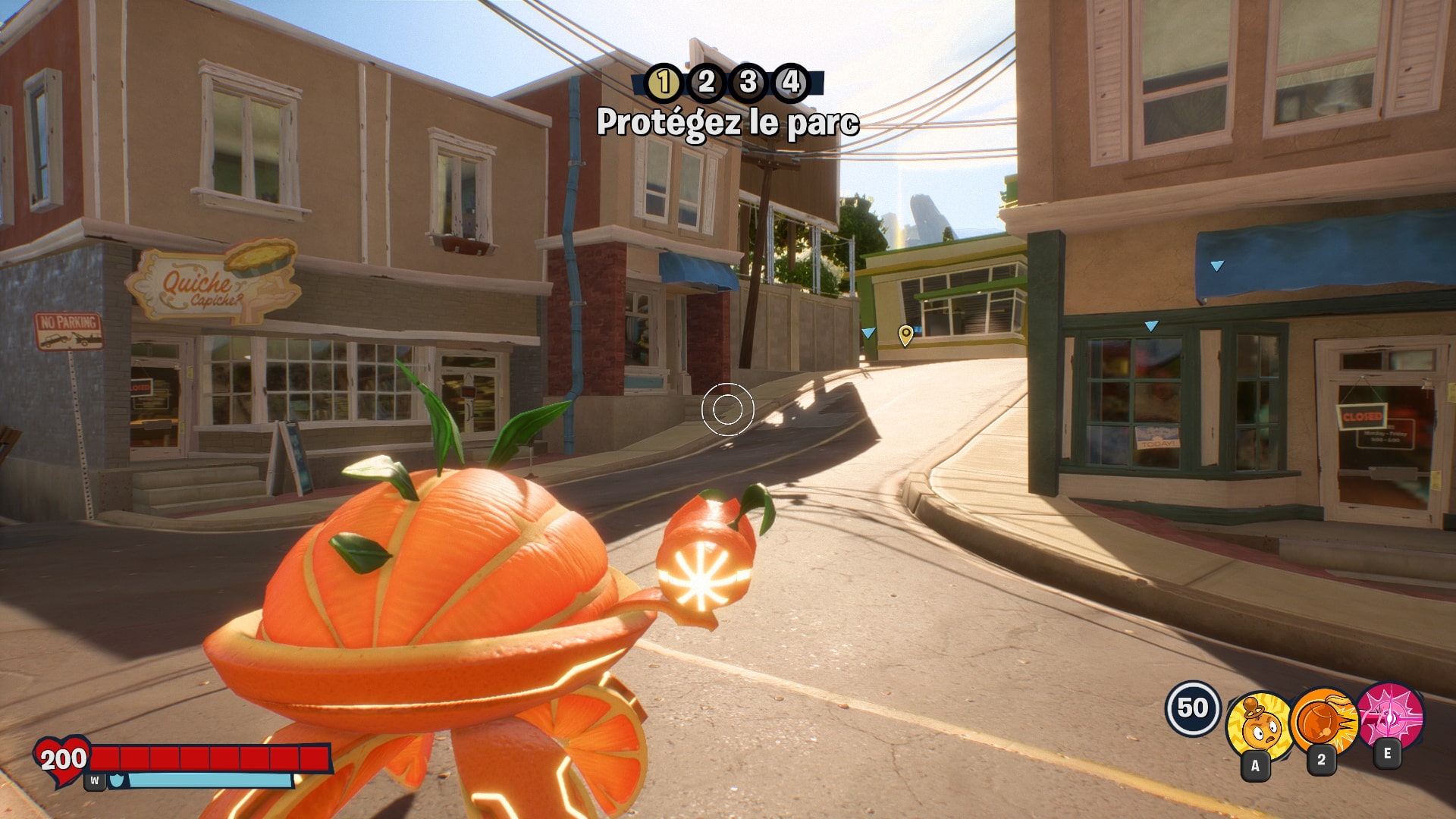Toggle objective badge numbered 4

tap(792, 85)
